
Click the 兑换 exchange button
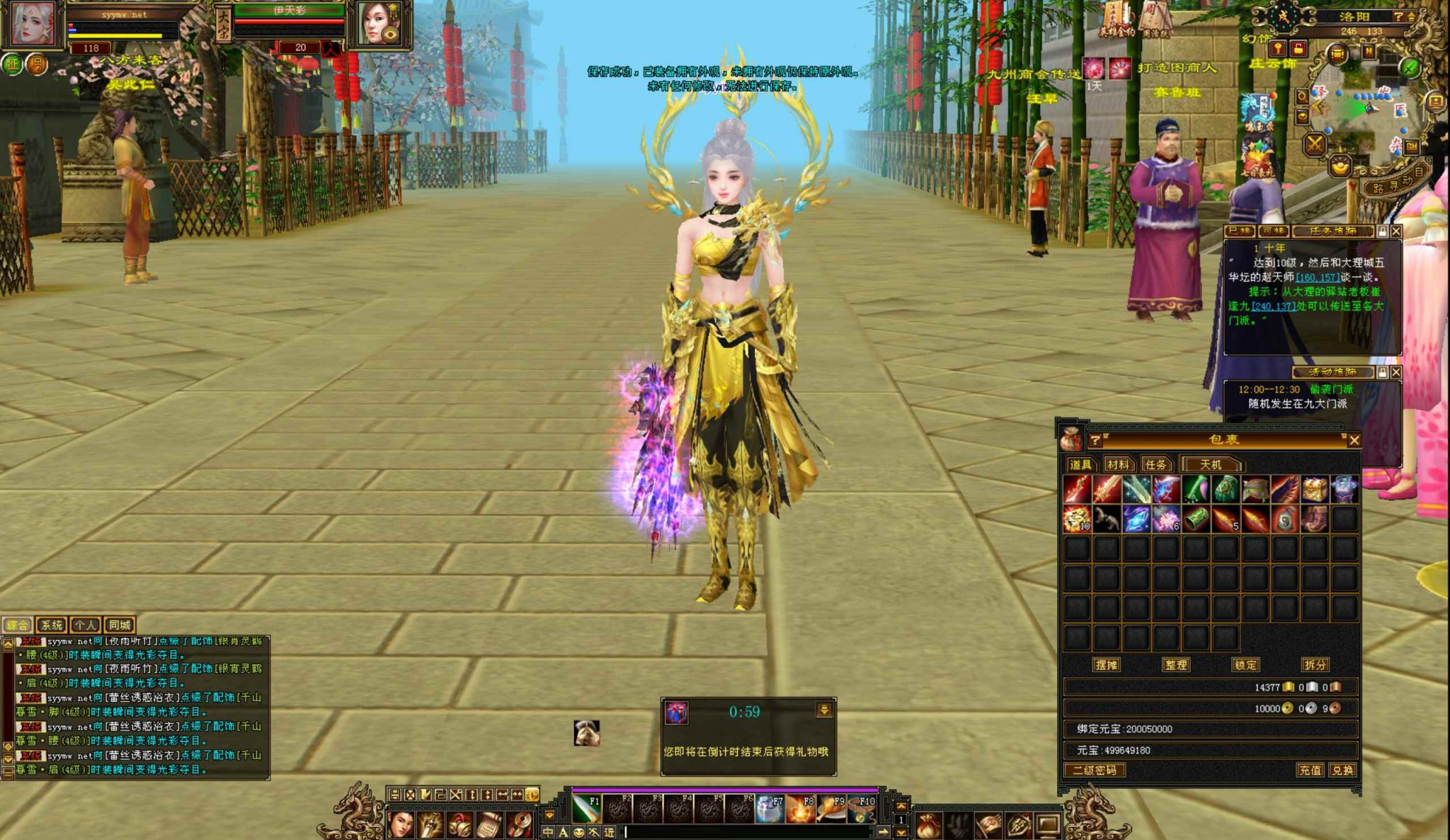click(1342, 770)
